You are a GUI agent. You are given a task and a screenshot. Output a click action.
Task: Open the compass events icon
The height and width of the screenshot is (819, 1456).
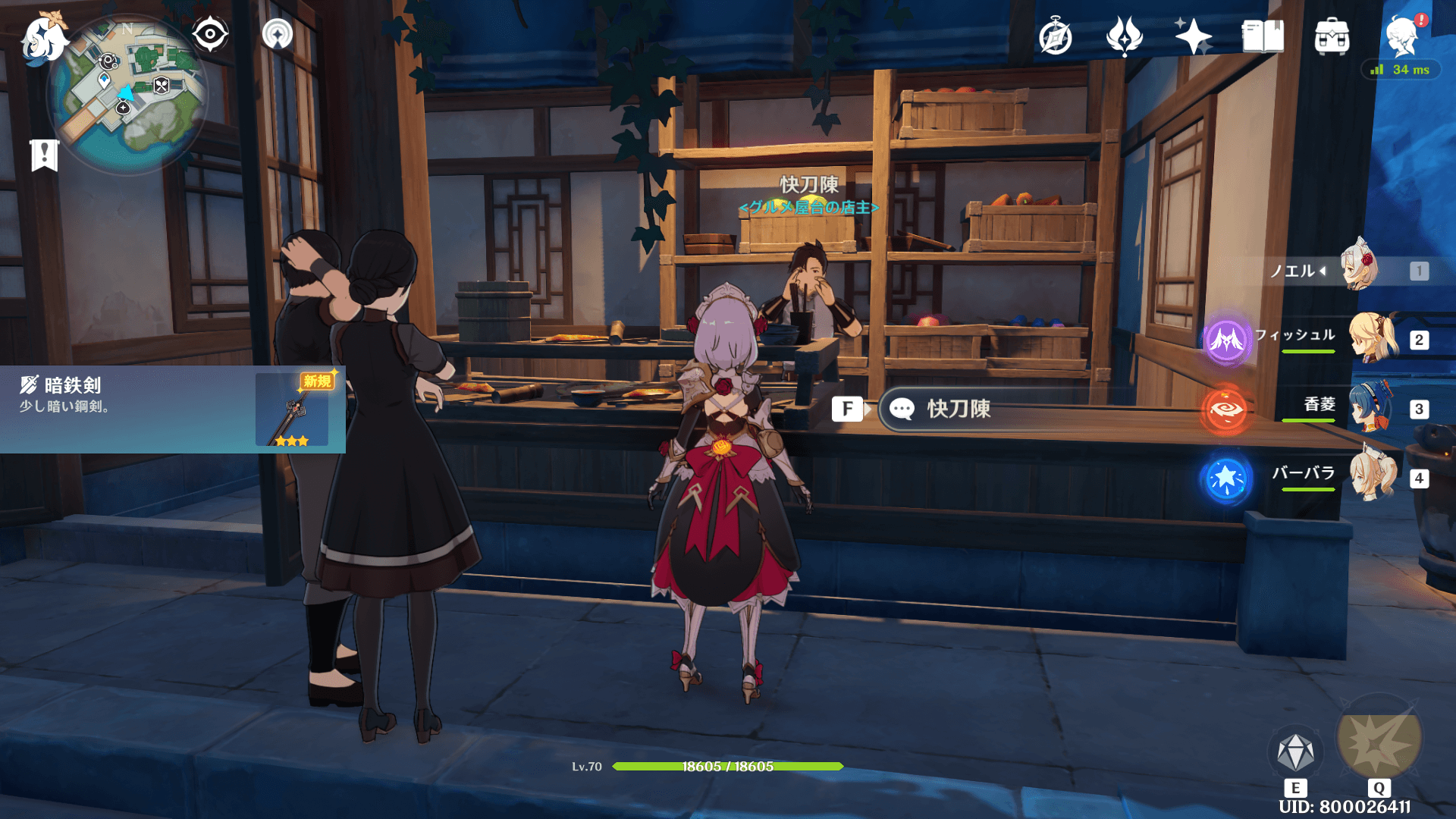pyautogui.click(x=1055, y=36)
